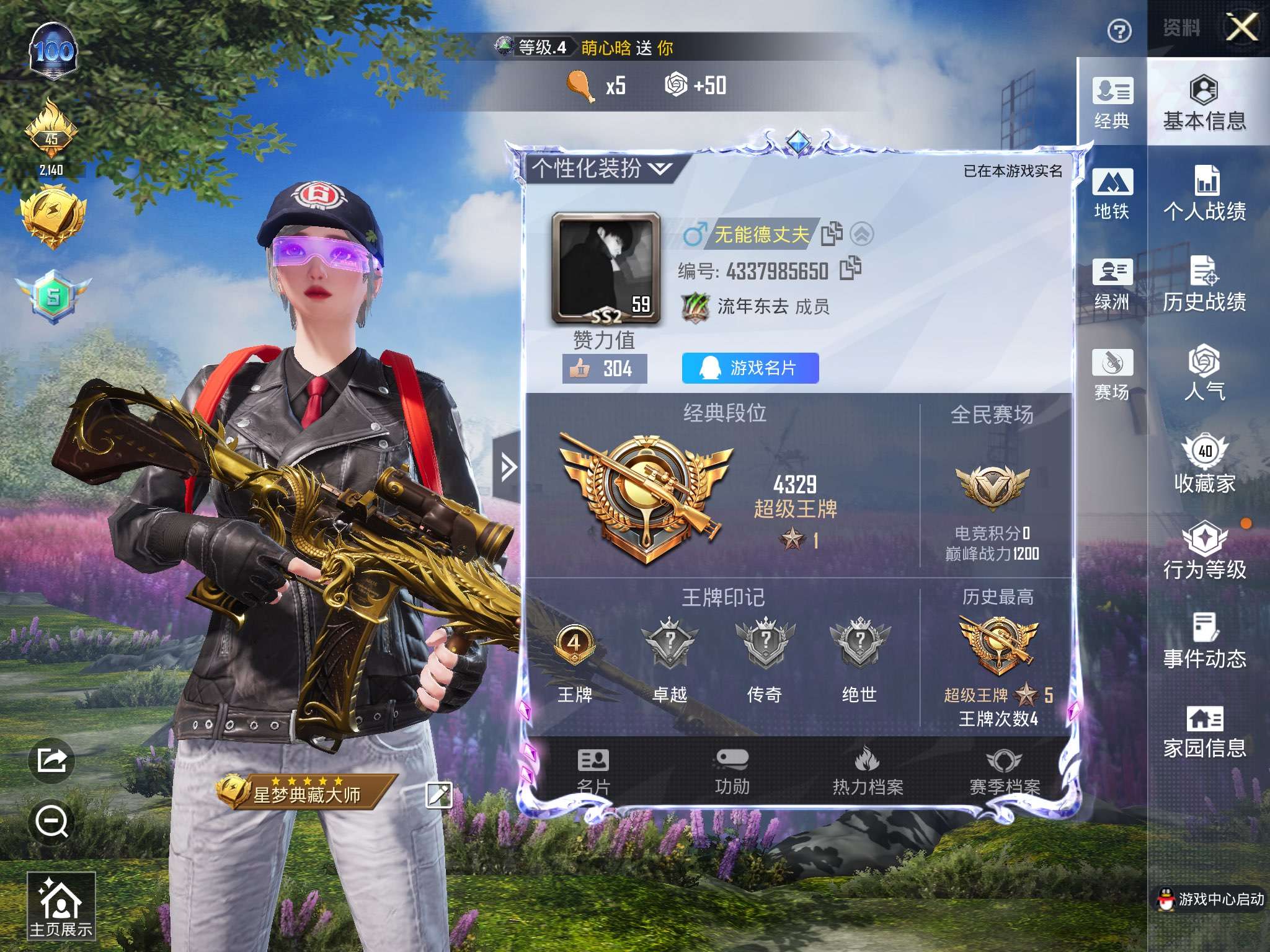Select 历史战绩 match history
This screenshot has height=952, width=1270.
pyautogui.click(x=1204, y=284)
